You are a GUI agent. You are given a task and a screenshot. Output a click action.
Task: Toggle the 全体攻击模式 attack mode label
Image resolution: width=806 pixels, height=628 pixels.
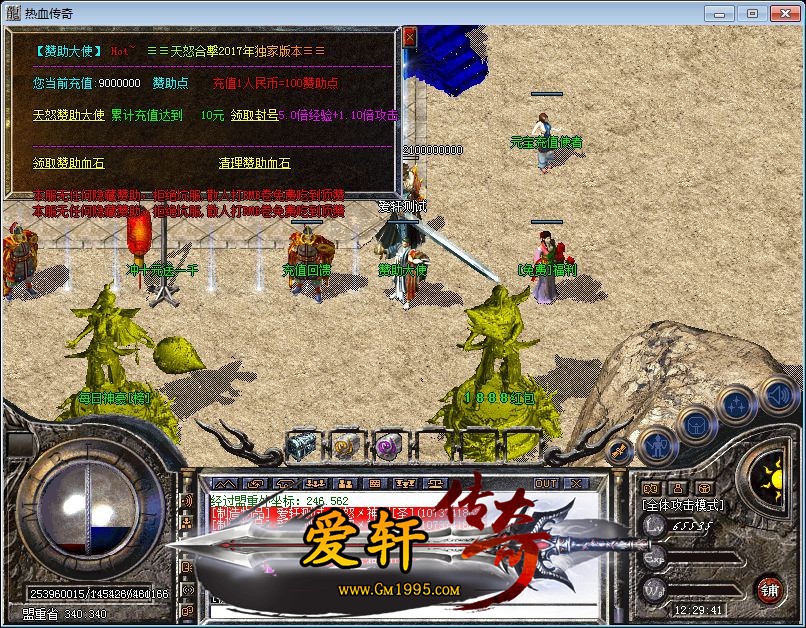684,506
